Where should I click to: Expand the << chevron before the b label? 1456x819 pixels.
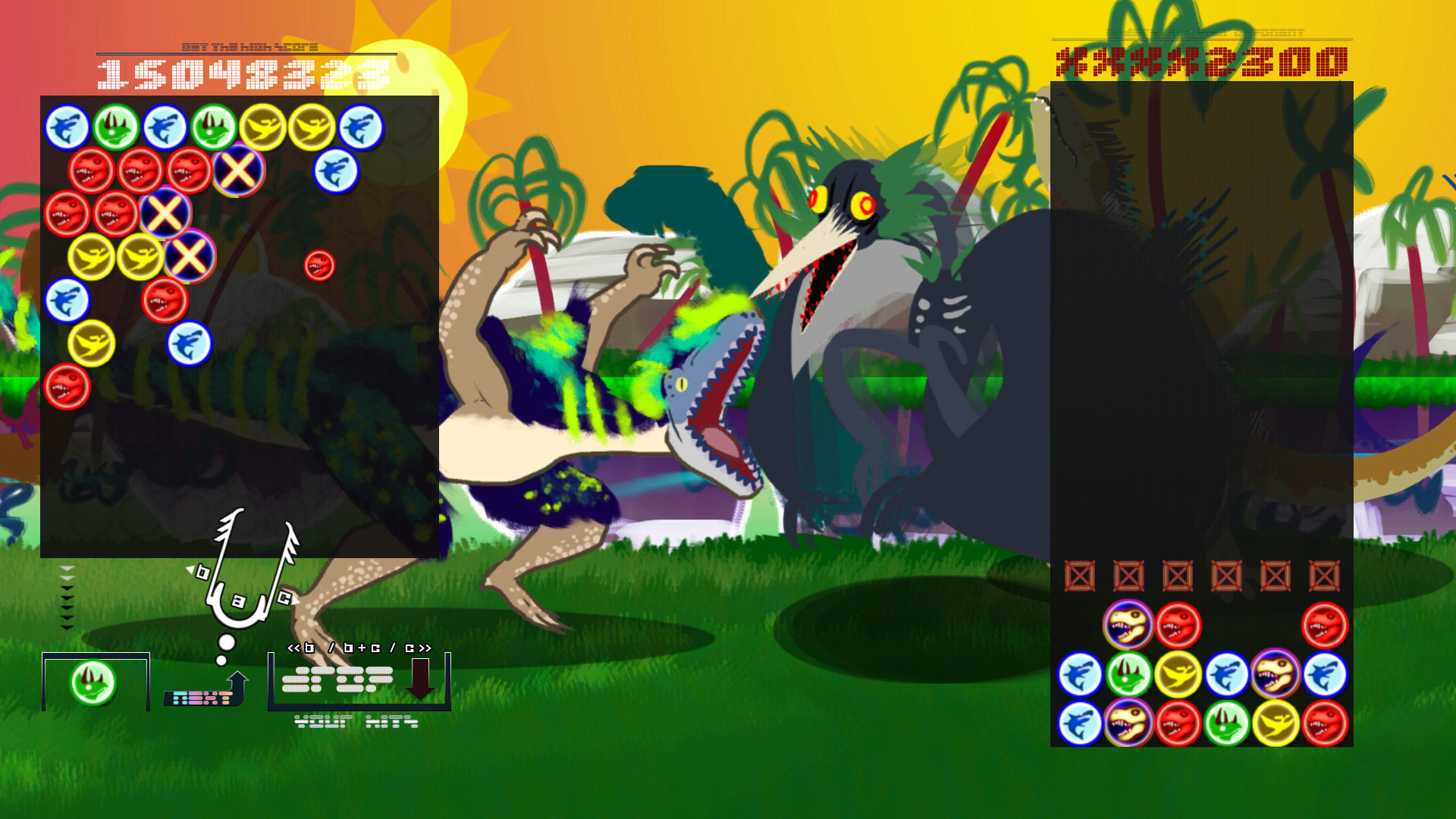pyautogui.click(x=294, y=648)
